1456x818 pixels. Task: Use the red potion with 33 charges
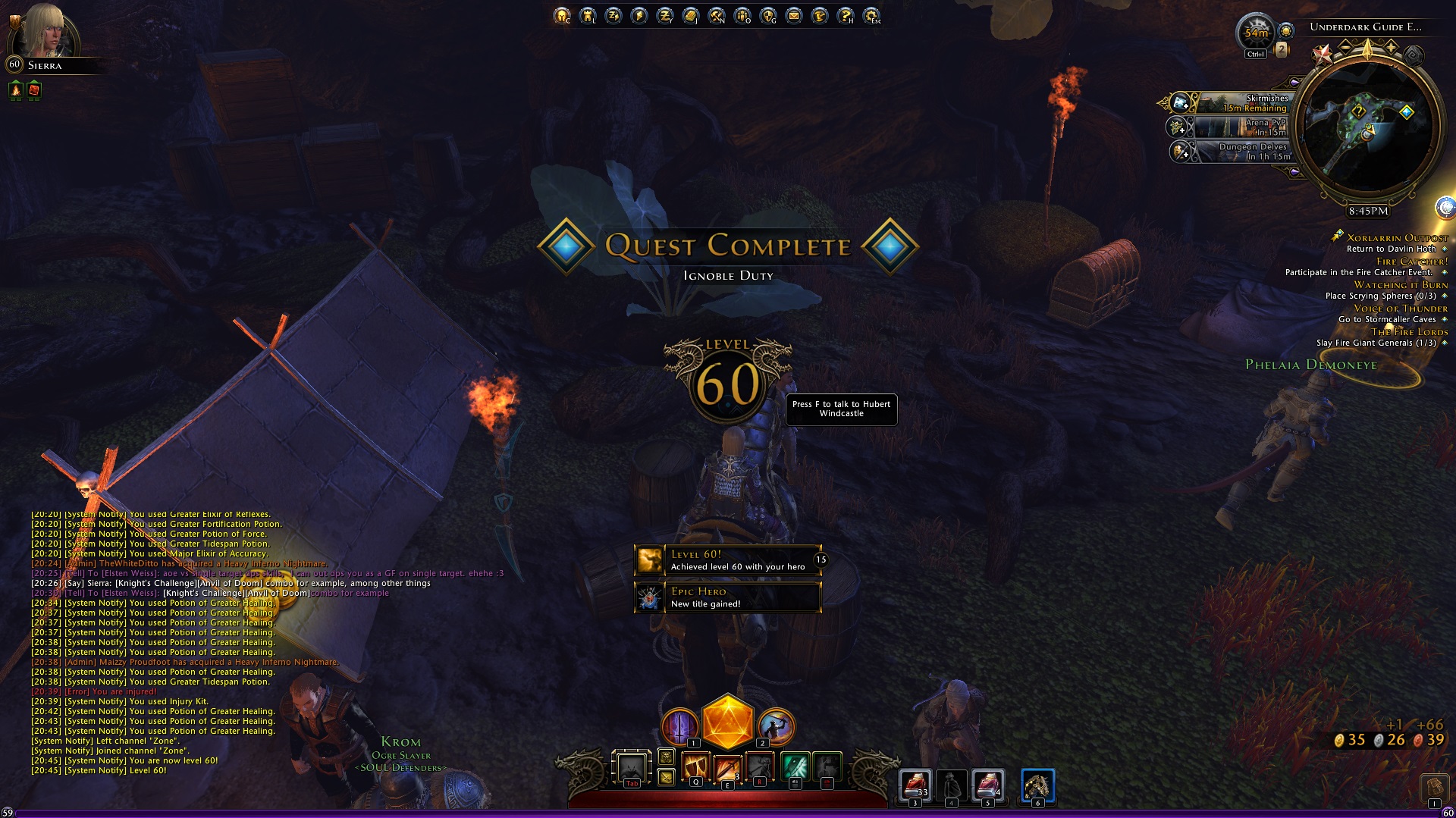tap(915, 785)
